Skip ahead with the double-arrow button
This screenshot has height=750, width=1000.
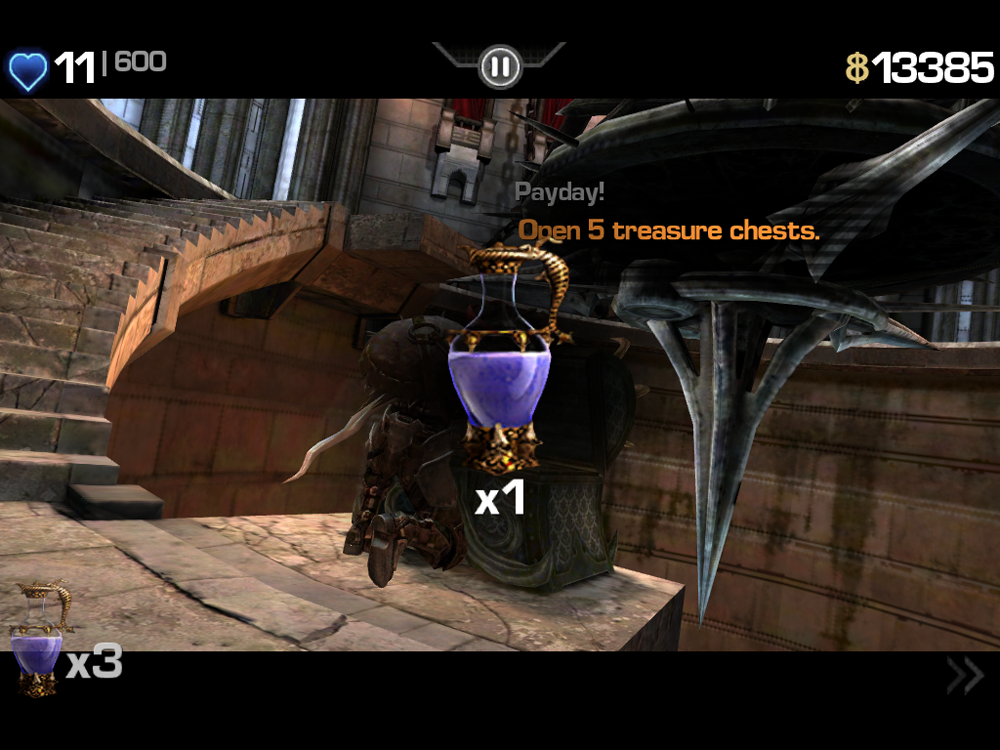tap(964, 676)
